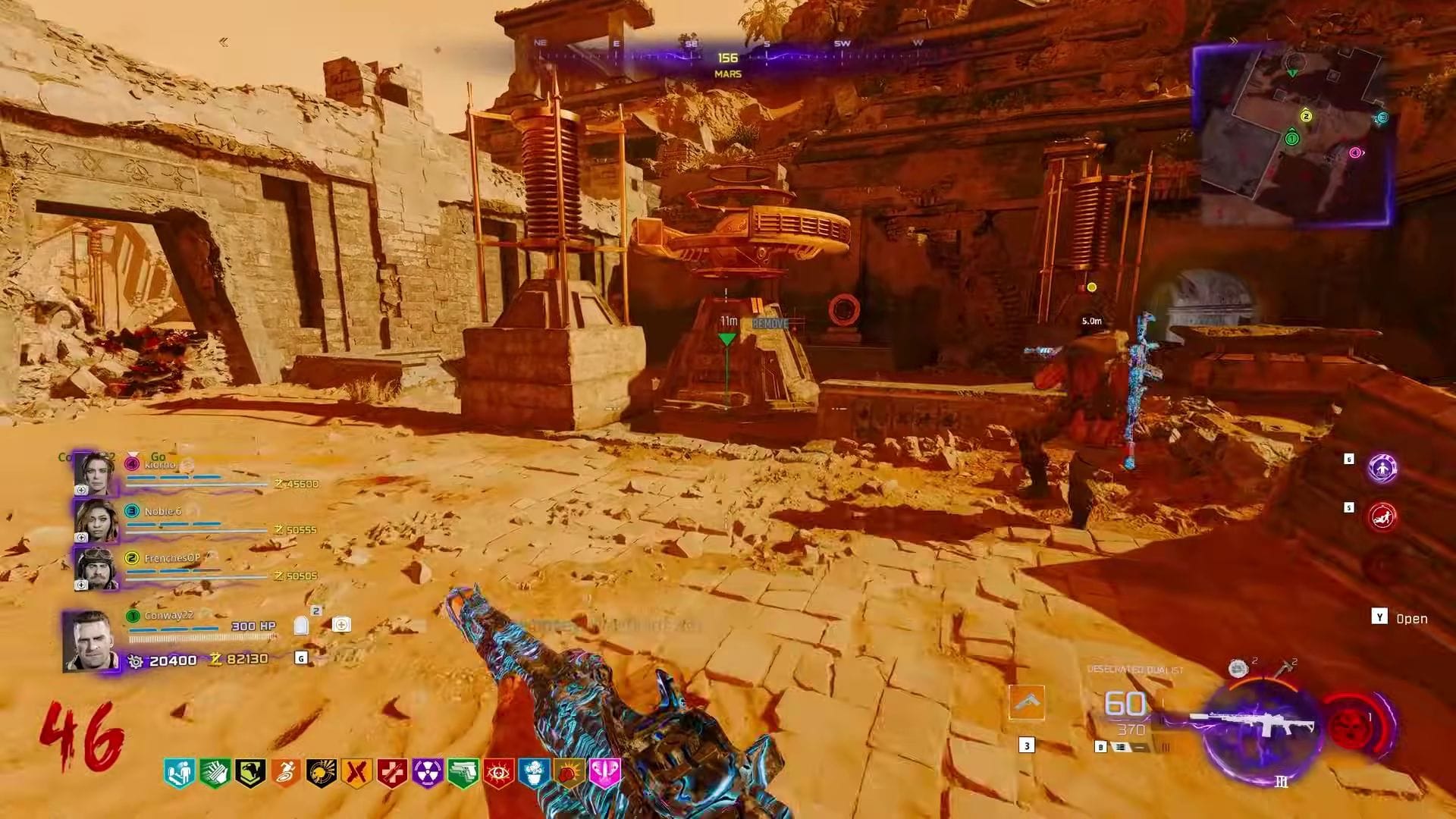Select the MARS destination label under the compass

[x=725, y=74]
